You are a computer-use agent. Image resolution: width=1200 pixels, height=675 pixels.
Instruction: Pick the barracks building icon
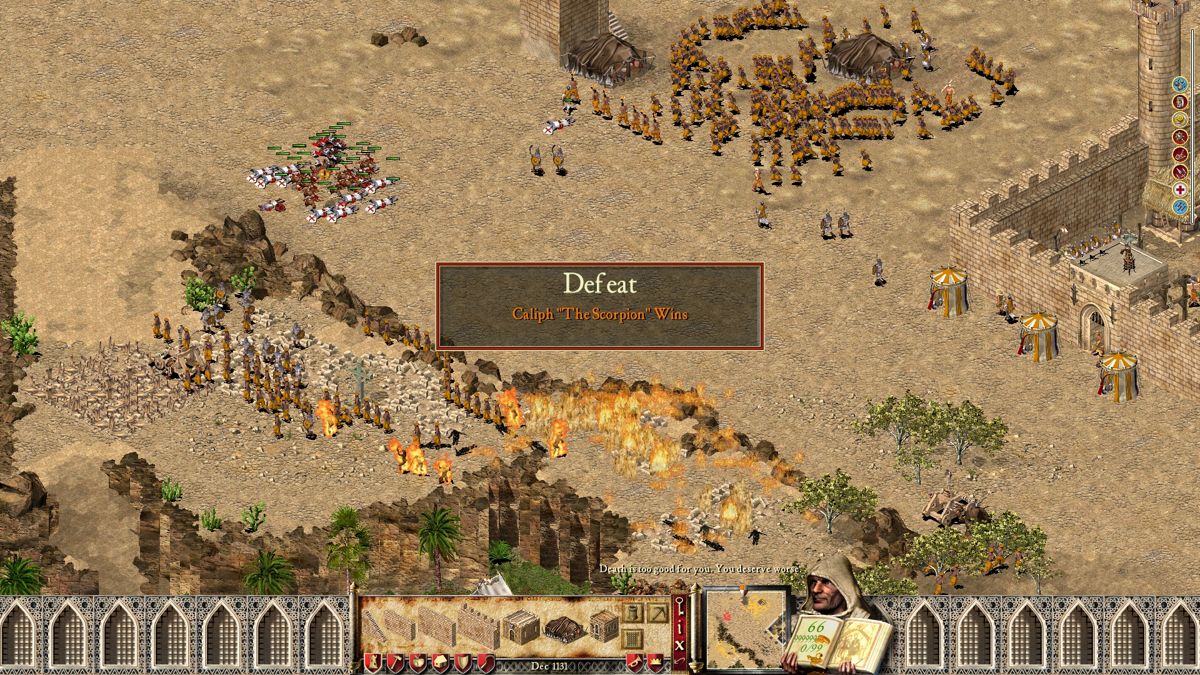[x=521, y=627]
